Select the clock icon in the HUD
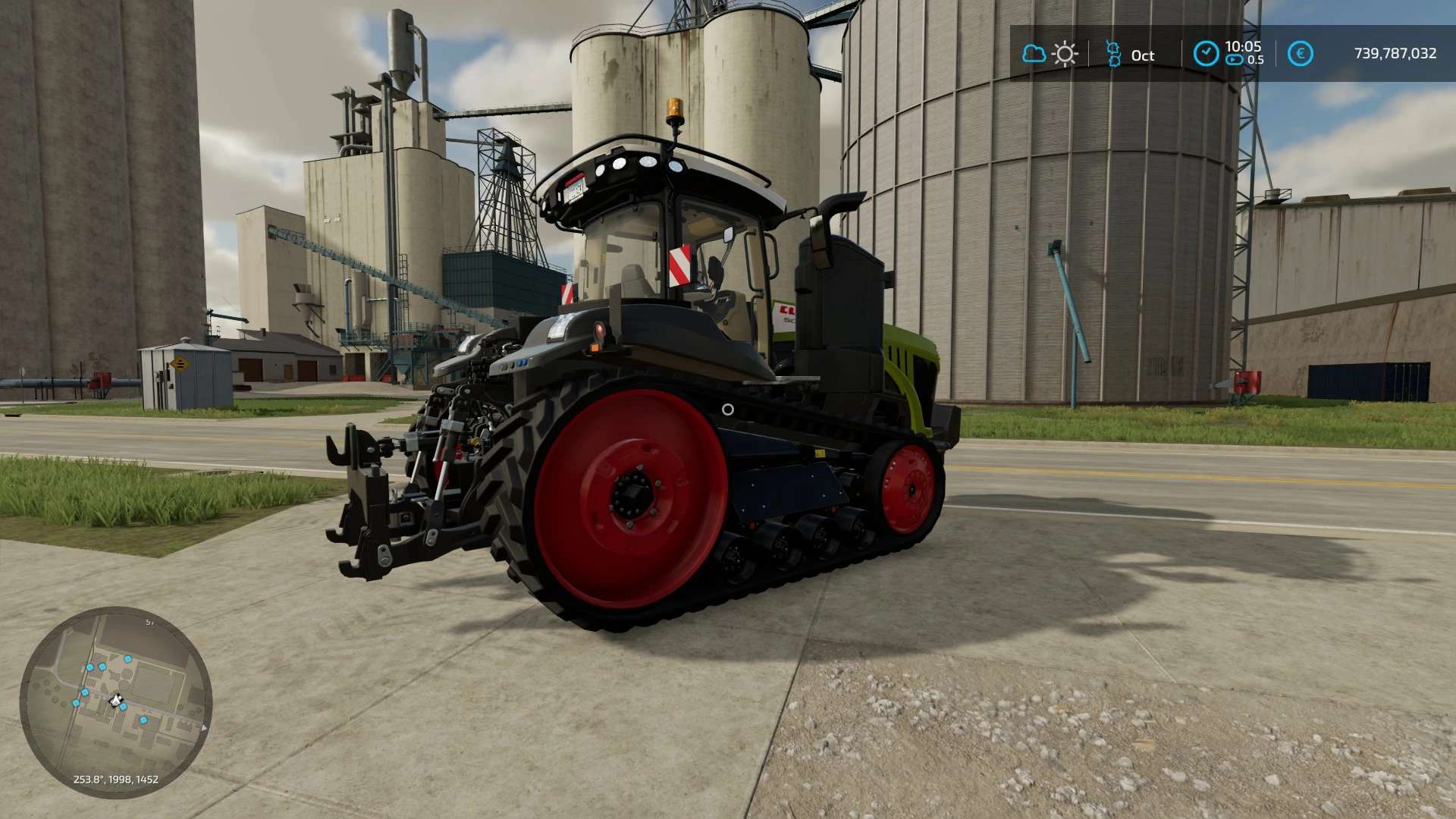The image size is (1456, 819). point(1206,54)
